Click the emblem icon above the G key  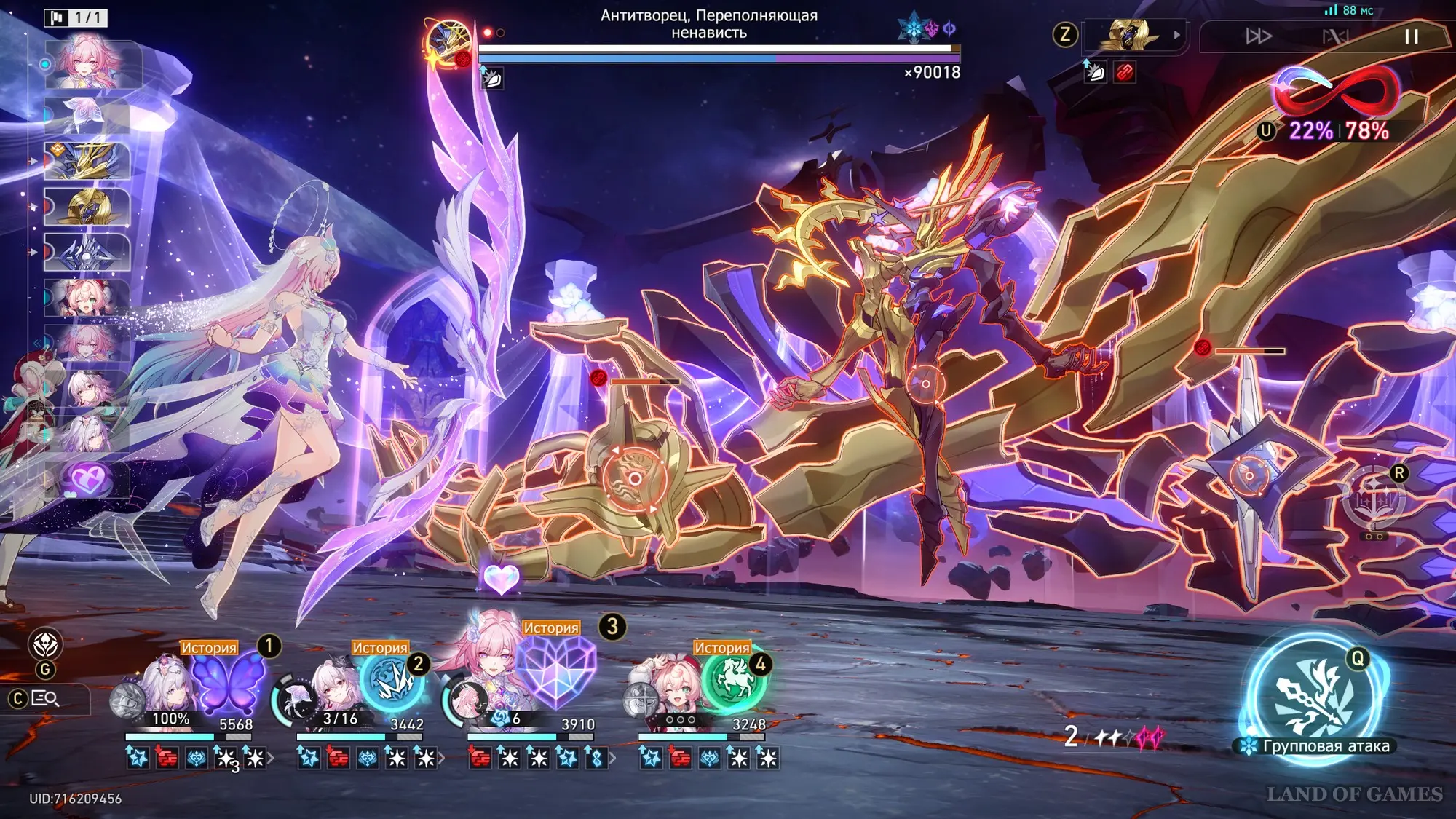pos(45,644)
